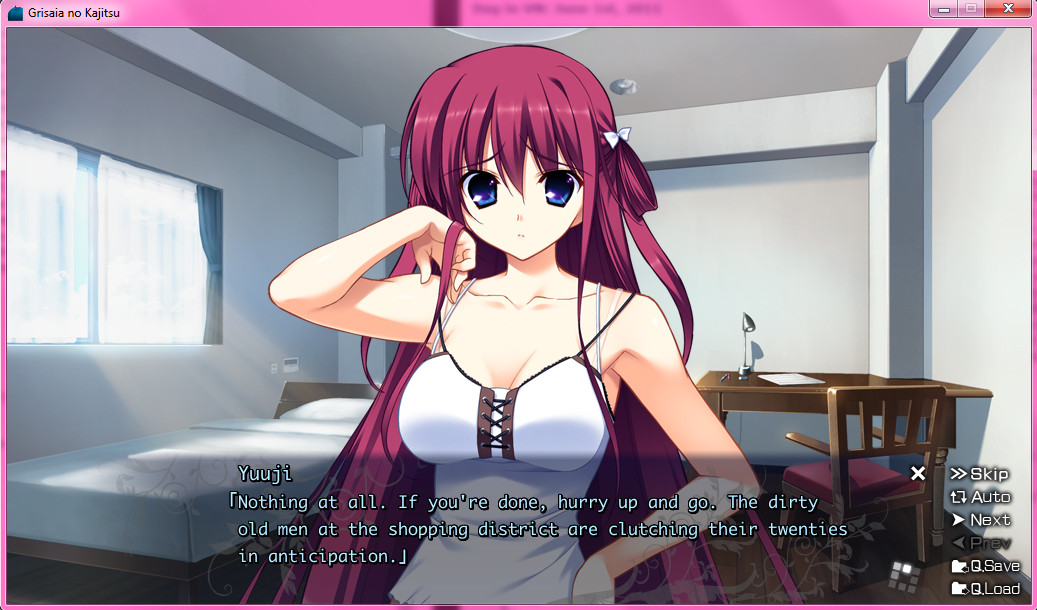Screen dimensions: 1037x610
Task: Advance with the Next button
Action: tap(980, 520)
